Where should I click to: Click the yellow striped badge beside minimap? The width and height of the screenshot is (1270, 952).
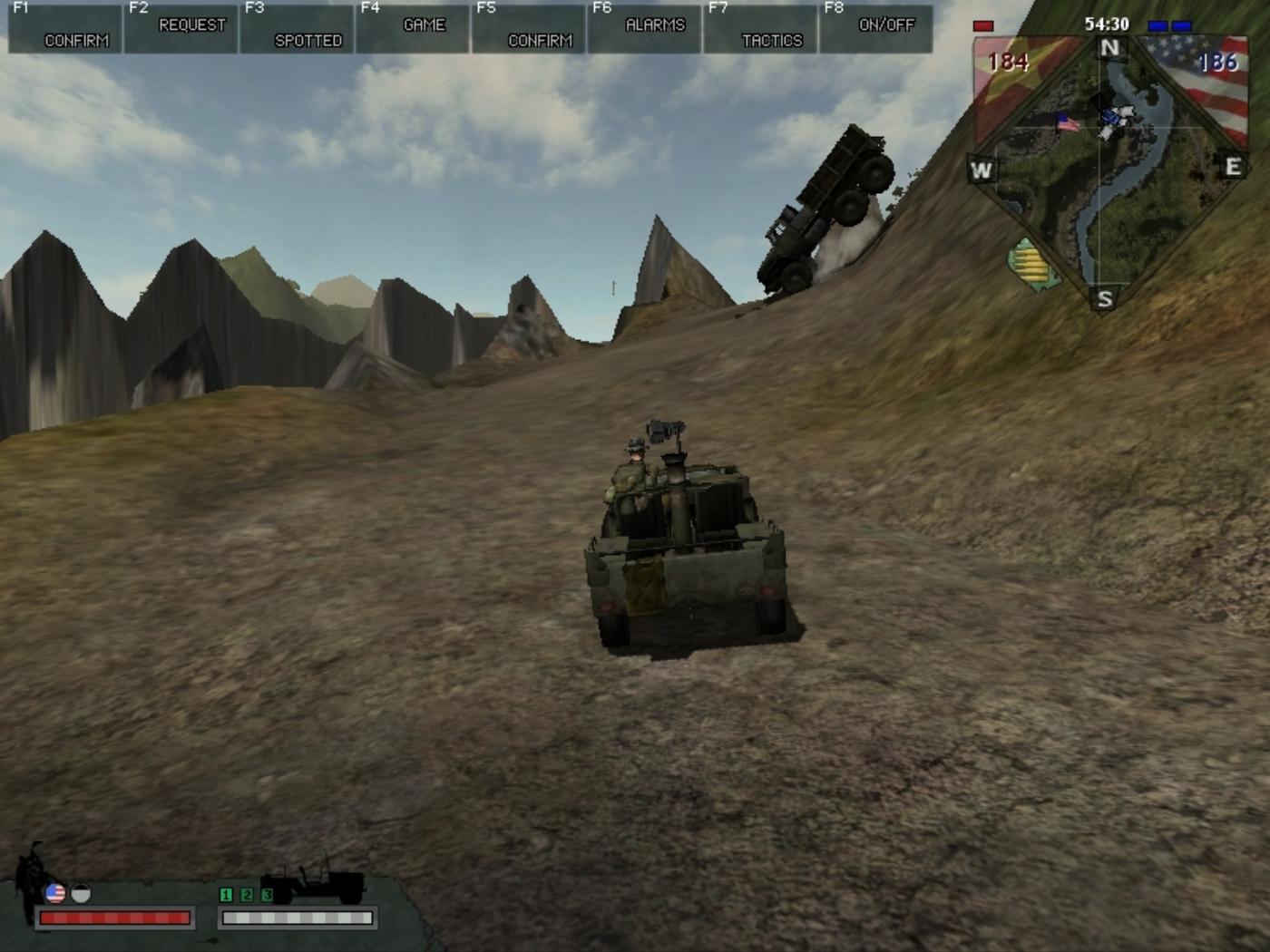click(x=1032, y=265)
